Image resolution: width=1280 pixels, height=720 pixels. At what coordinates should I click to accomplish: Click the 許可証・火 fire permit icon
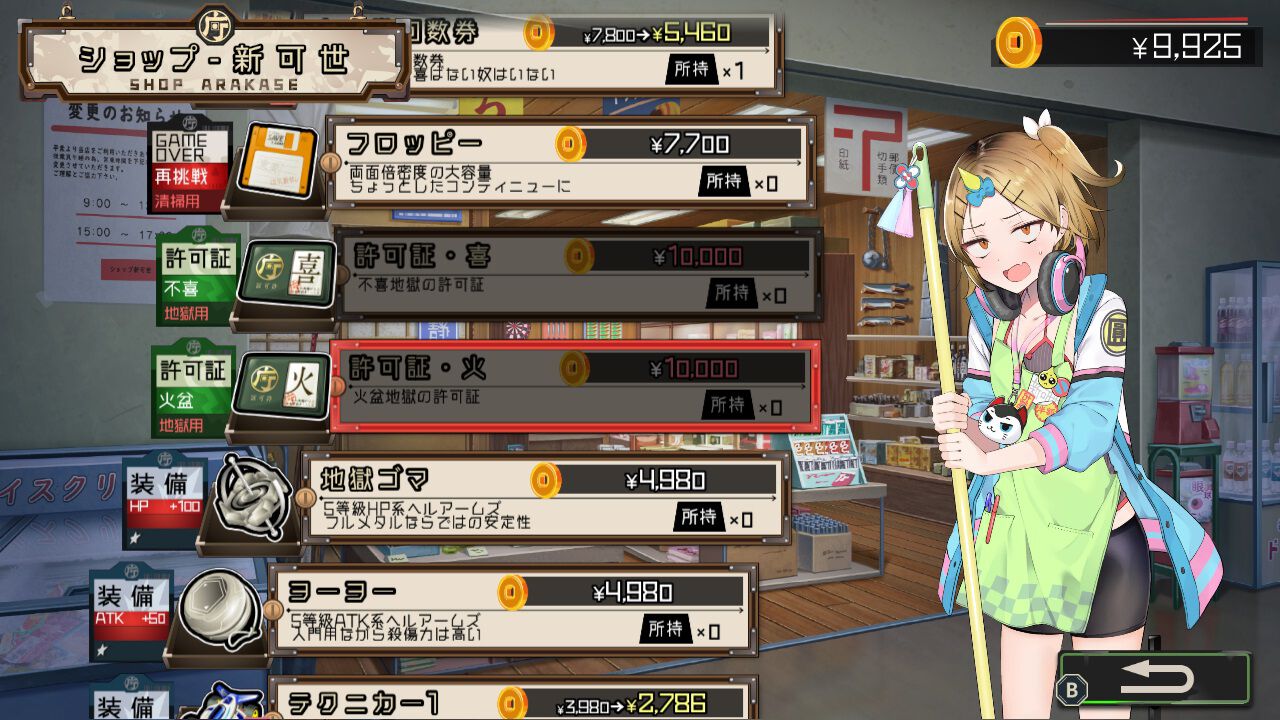click(x=281, y=385)
